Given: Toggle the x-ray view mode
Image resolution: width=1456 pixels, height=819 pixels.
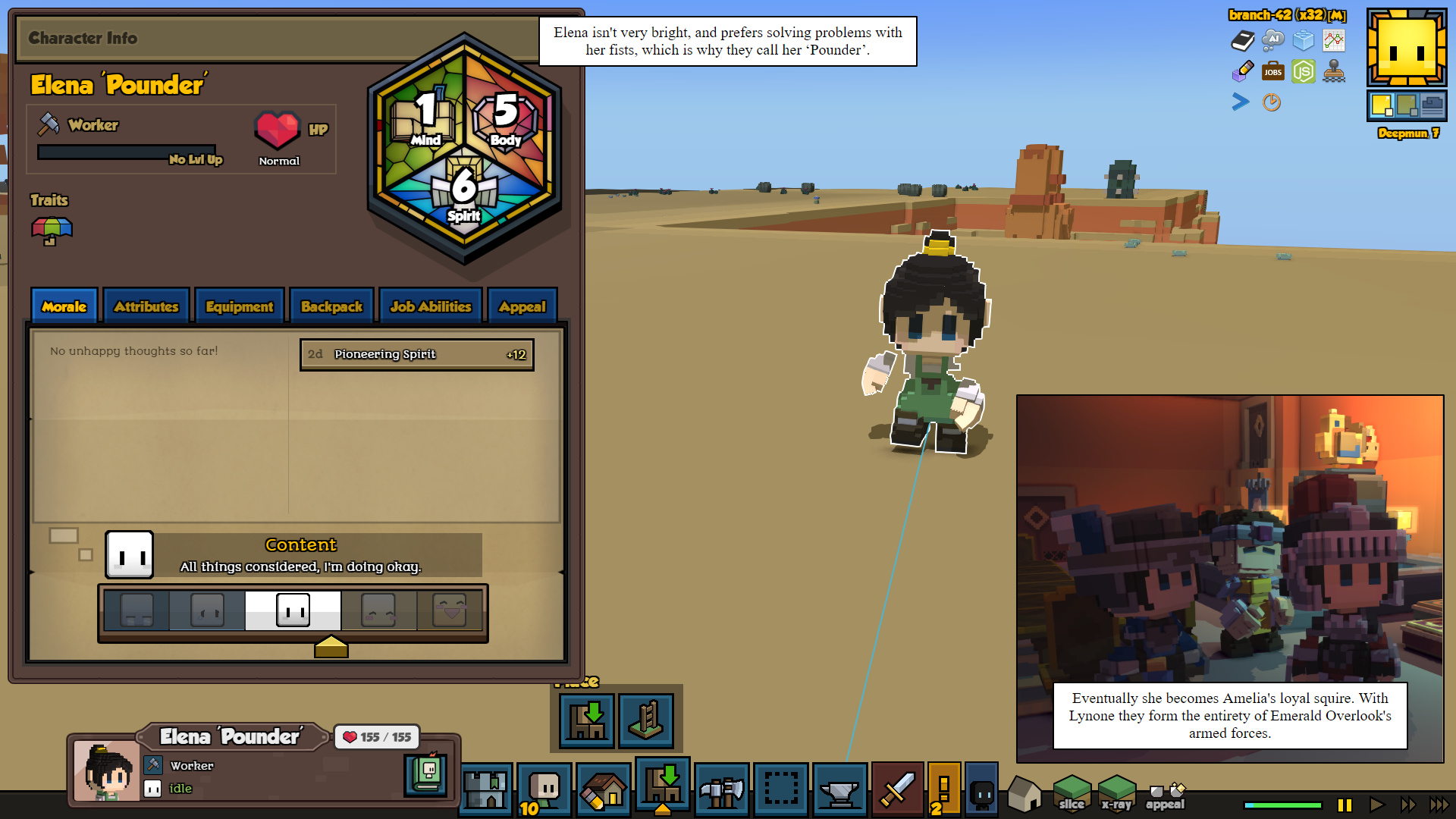Looking at the screenshot, I should pyautogui.click(x=1116, y=793).
